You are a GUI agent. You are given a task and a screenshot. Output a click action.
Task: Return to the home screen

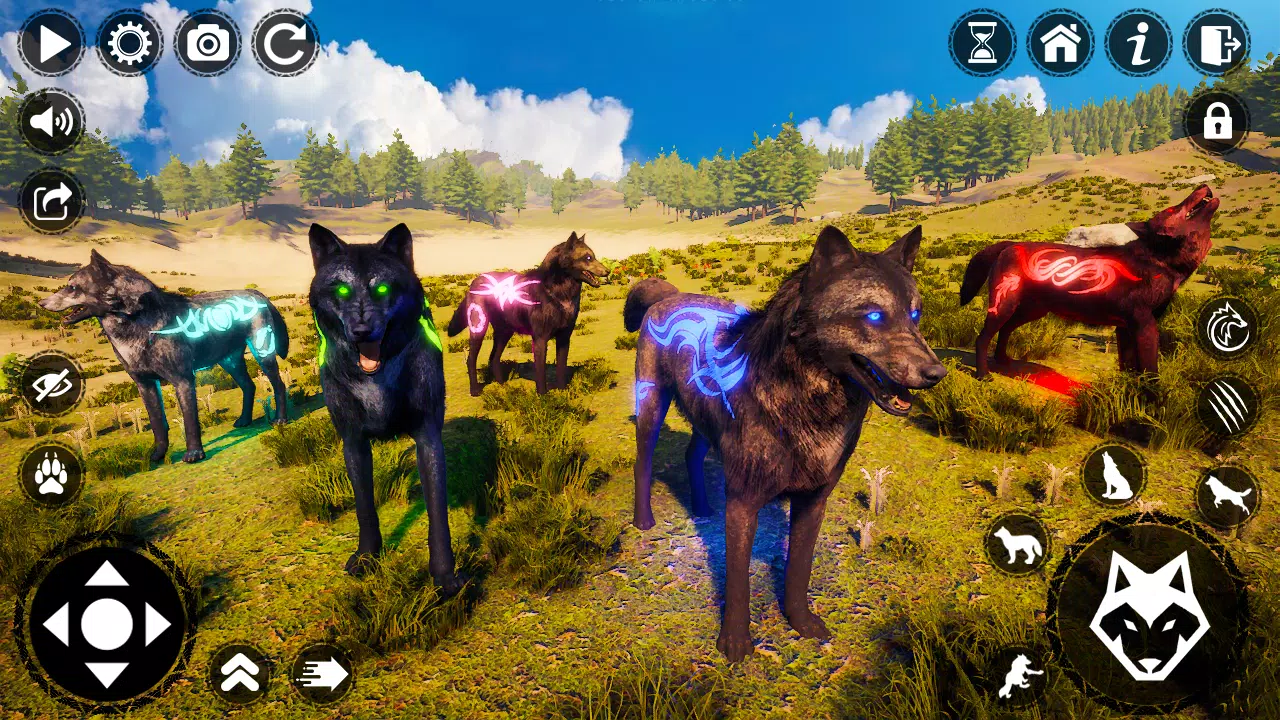[1060, 44]
